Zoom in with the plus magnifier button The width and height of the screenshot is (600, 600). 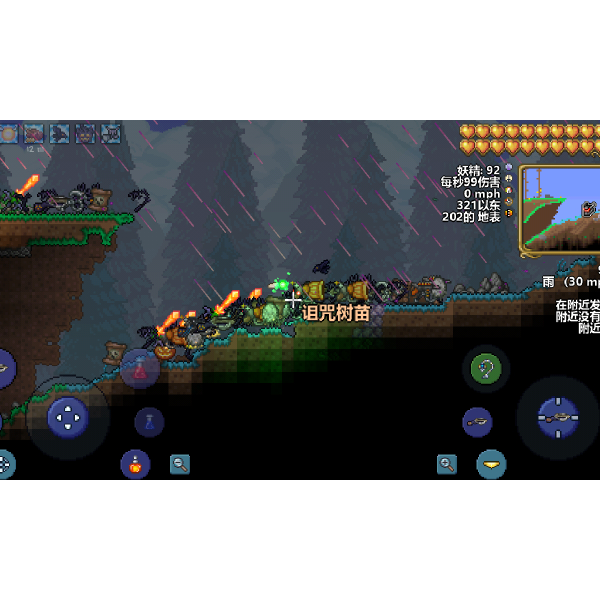(x=447, y=464)
